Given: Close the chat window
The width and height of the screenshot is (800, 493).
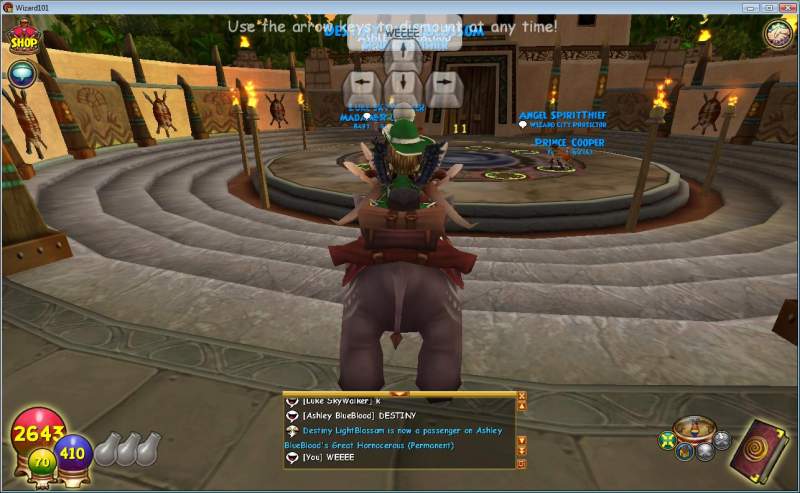Looking at the screenshot, I should 521,396.
